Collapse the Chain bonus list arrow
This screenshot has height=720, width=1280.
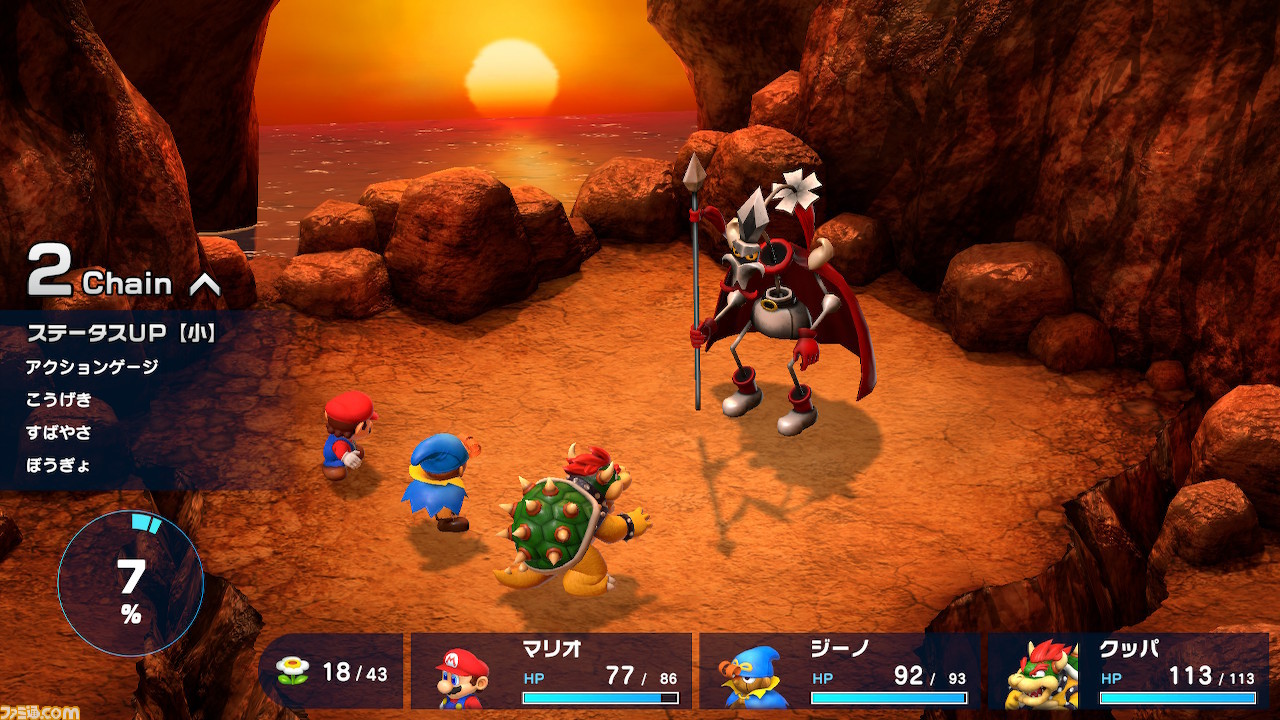point(204,284)
